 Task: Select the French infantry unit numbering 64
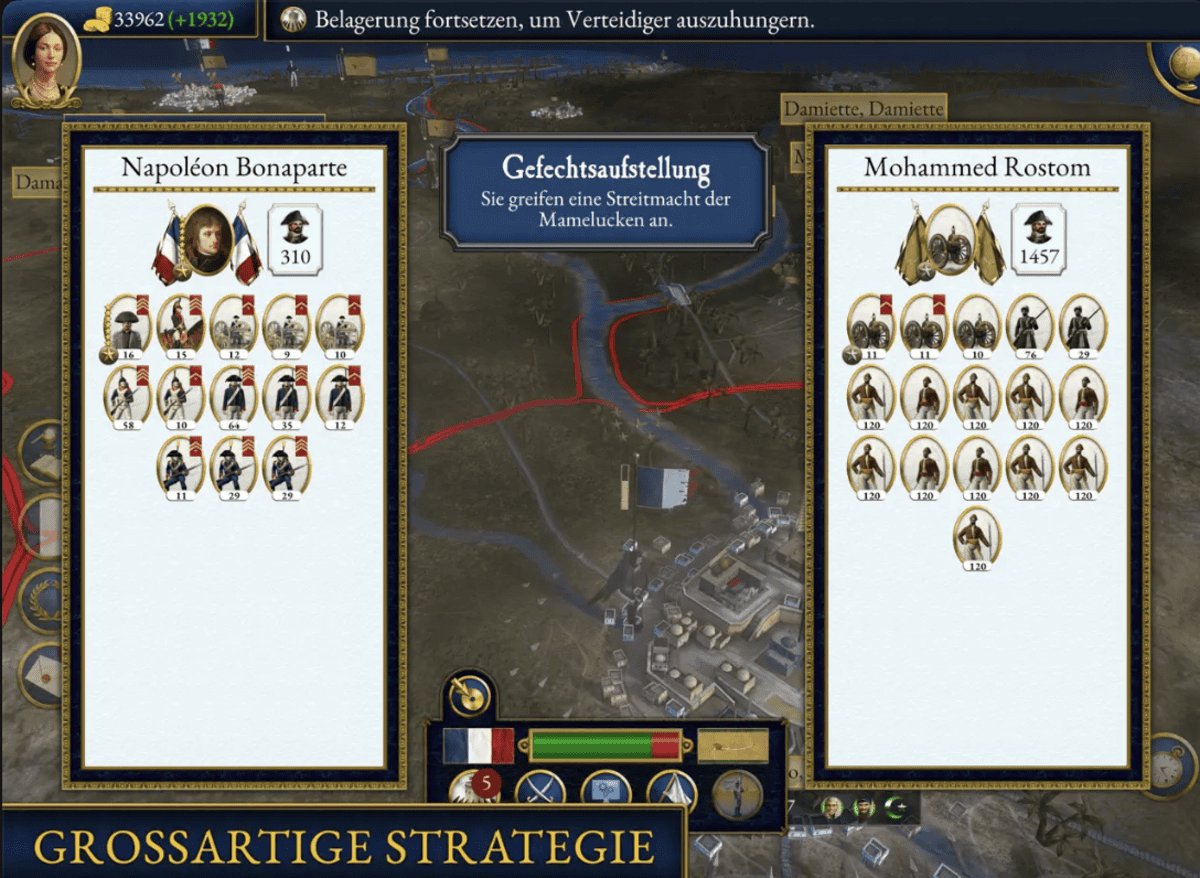coord(234,396)
